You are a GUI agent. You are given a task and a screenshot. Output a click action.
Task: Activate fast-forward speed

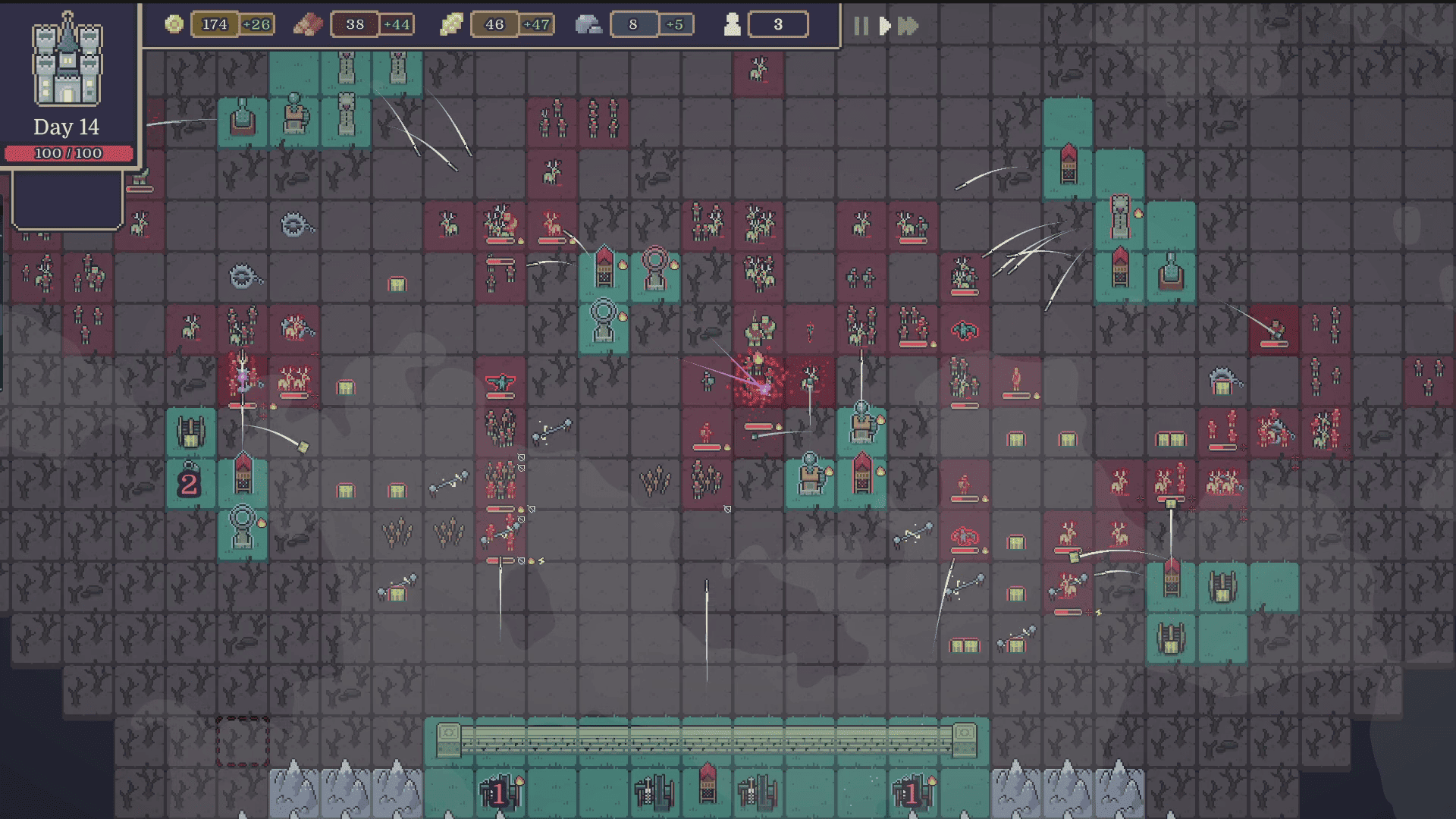coord(908,27)
